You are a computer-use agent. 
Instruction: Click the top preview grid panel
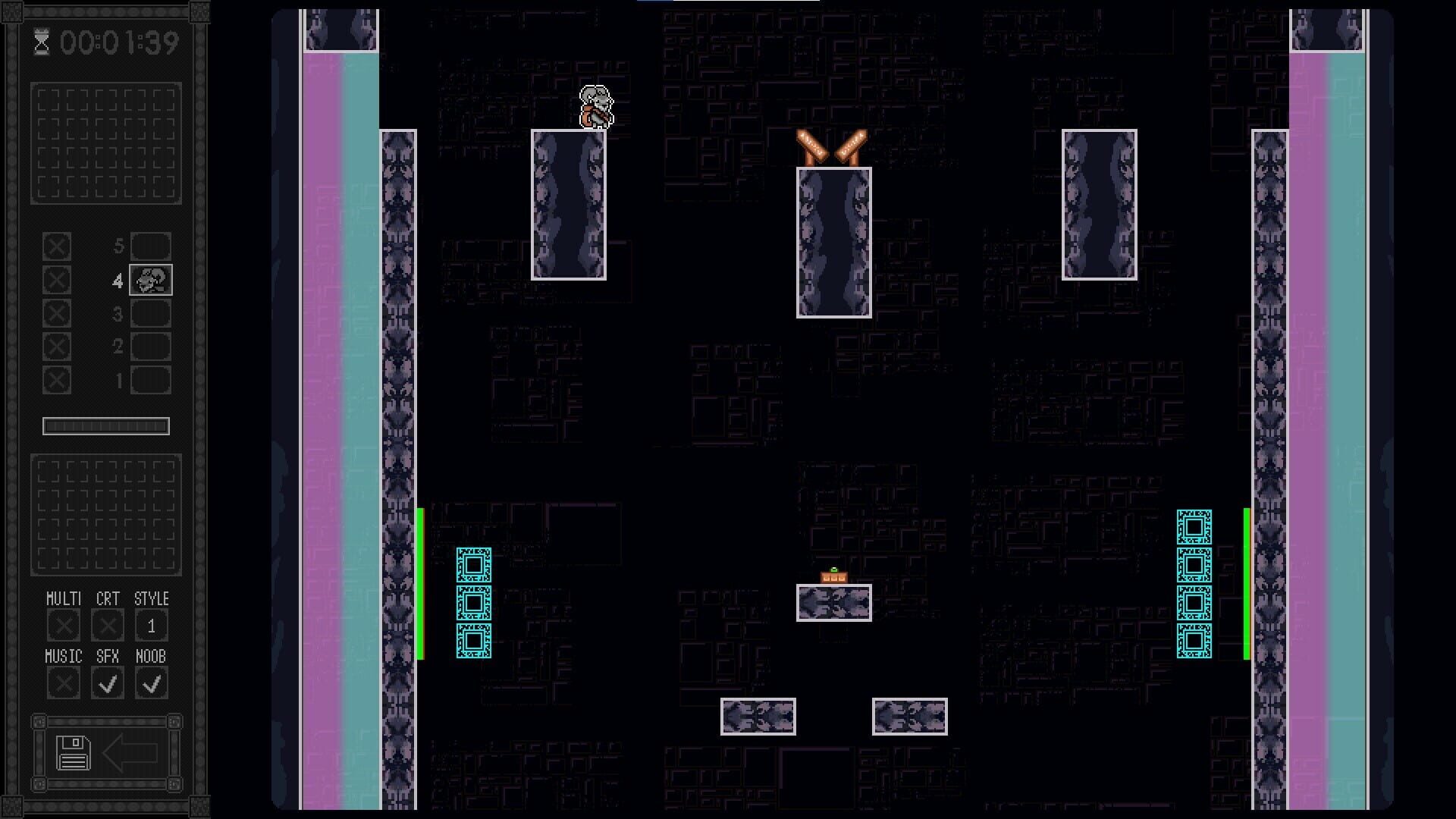(x=105, y=143)
